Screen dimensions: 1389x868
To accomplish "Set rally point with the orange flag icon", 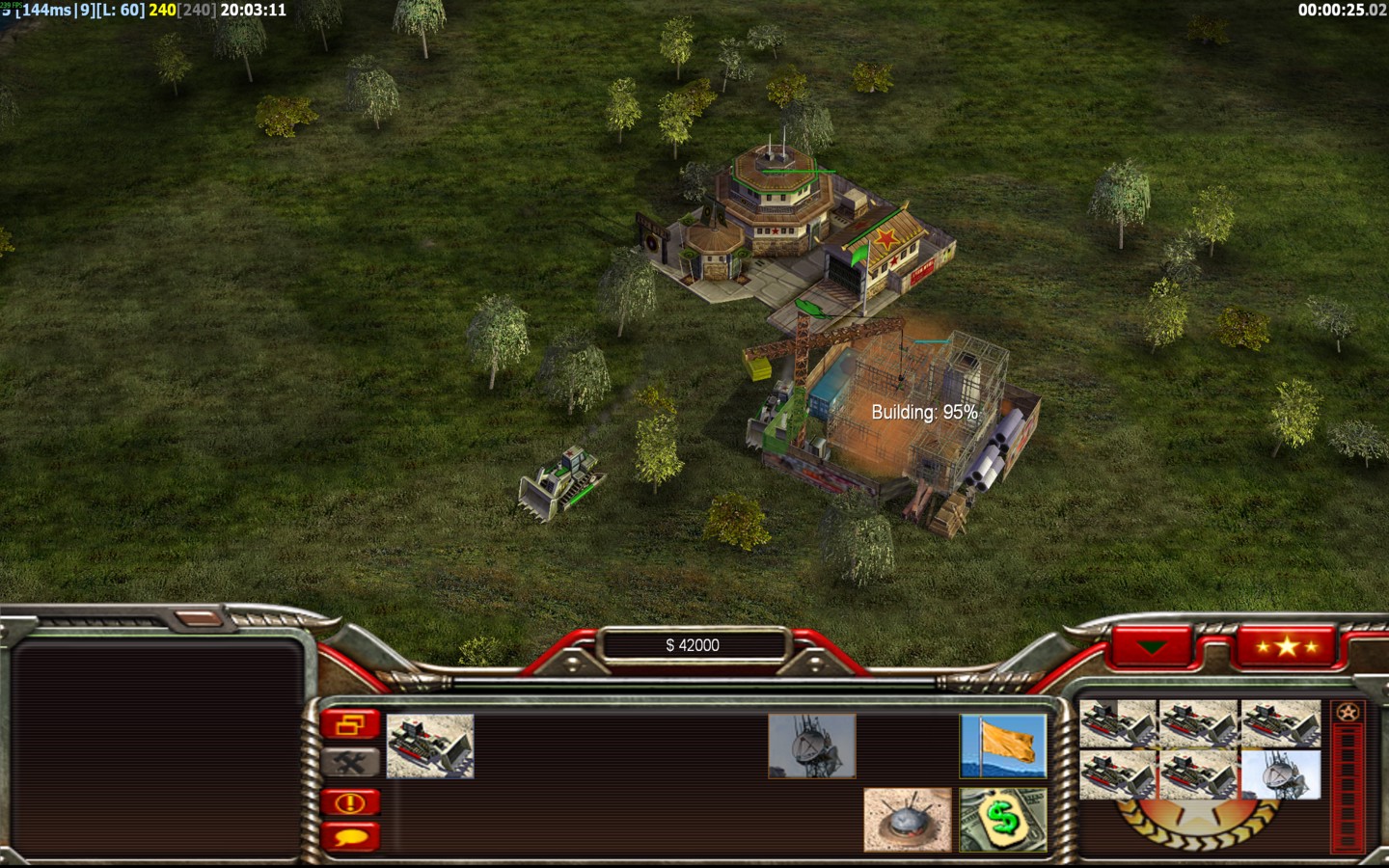I will tap(1003, 746).
